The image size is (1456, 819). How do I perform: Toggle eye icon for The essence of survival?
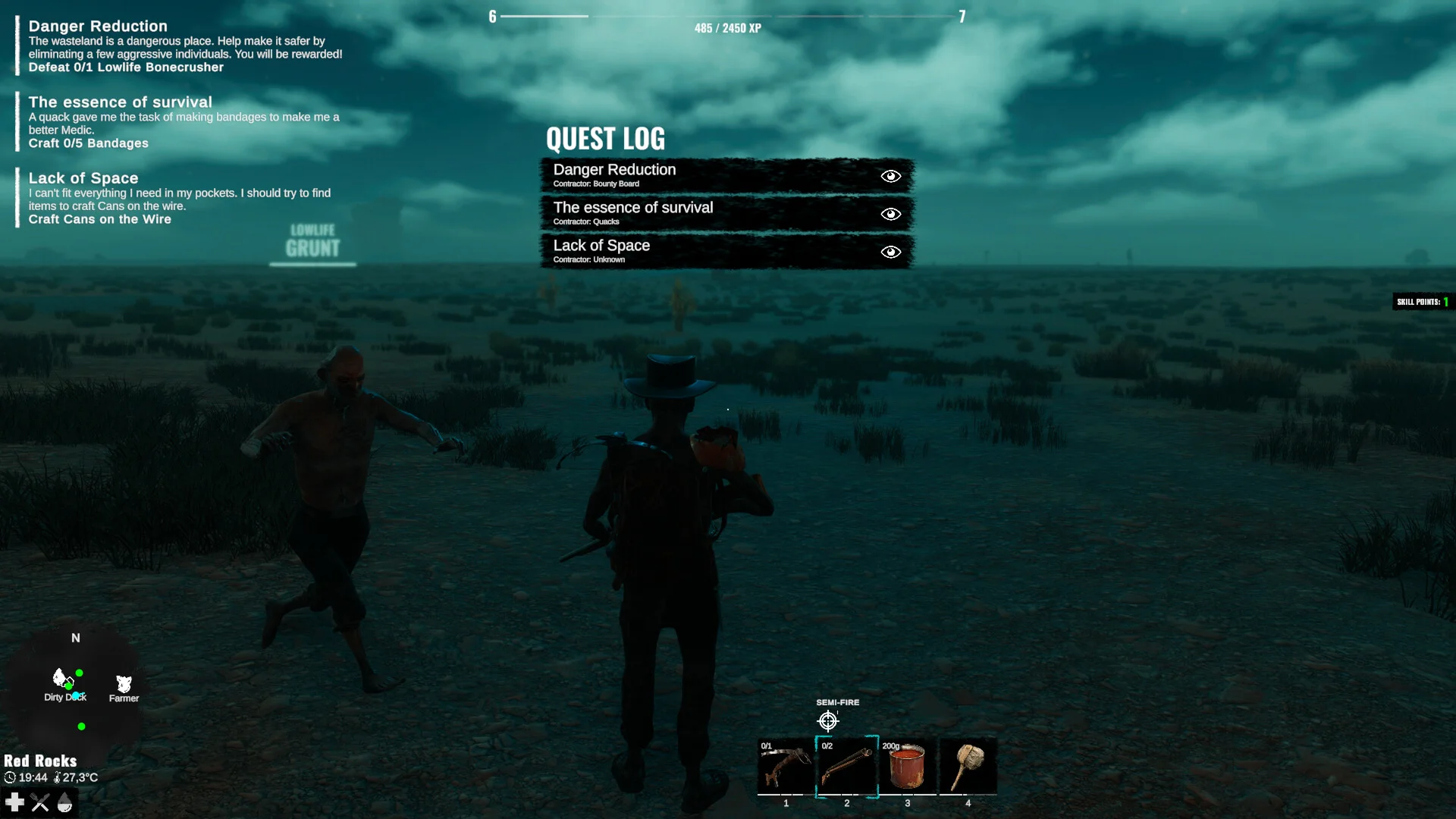(x=891, y=214)
